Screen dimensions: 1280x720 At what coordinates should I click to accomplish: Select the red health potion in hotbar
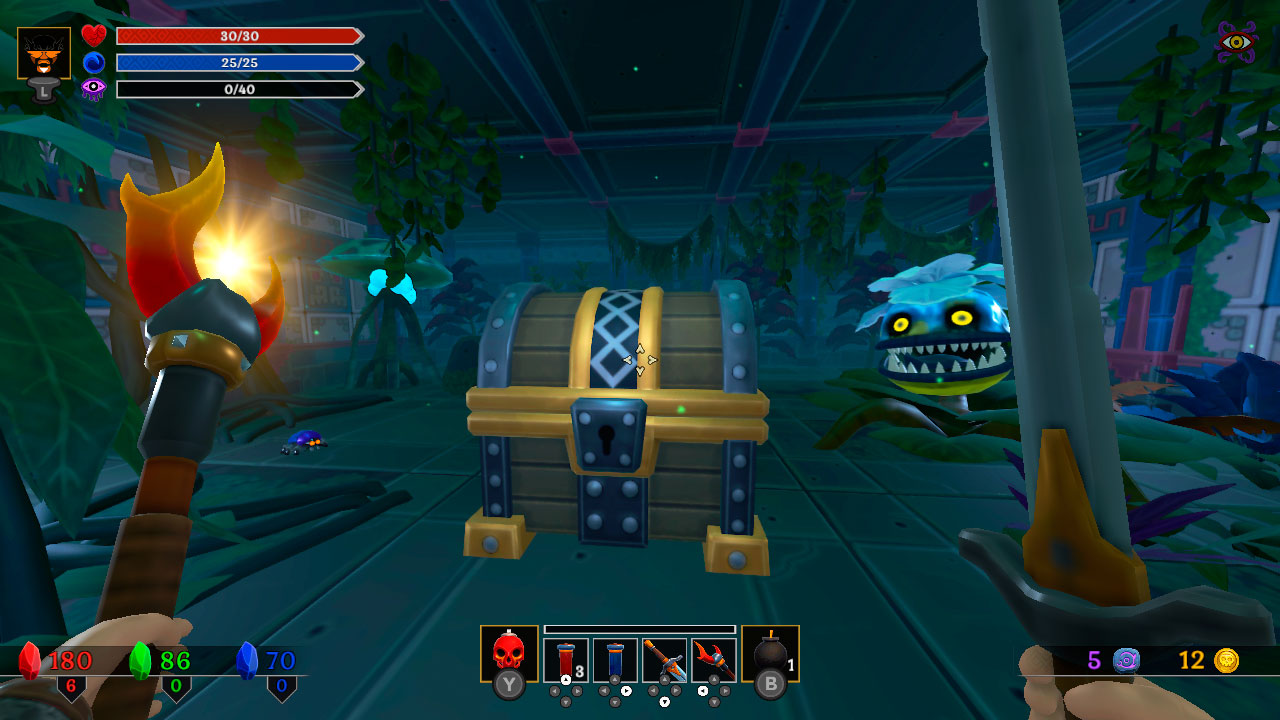click(x=567, y=654)
